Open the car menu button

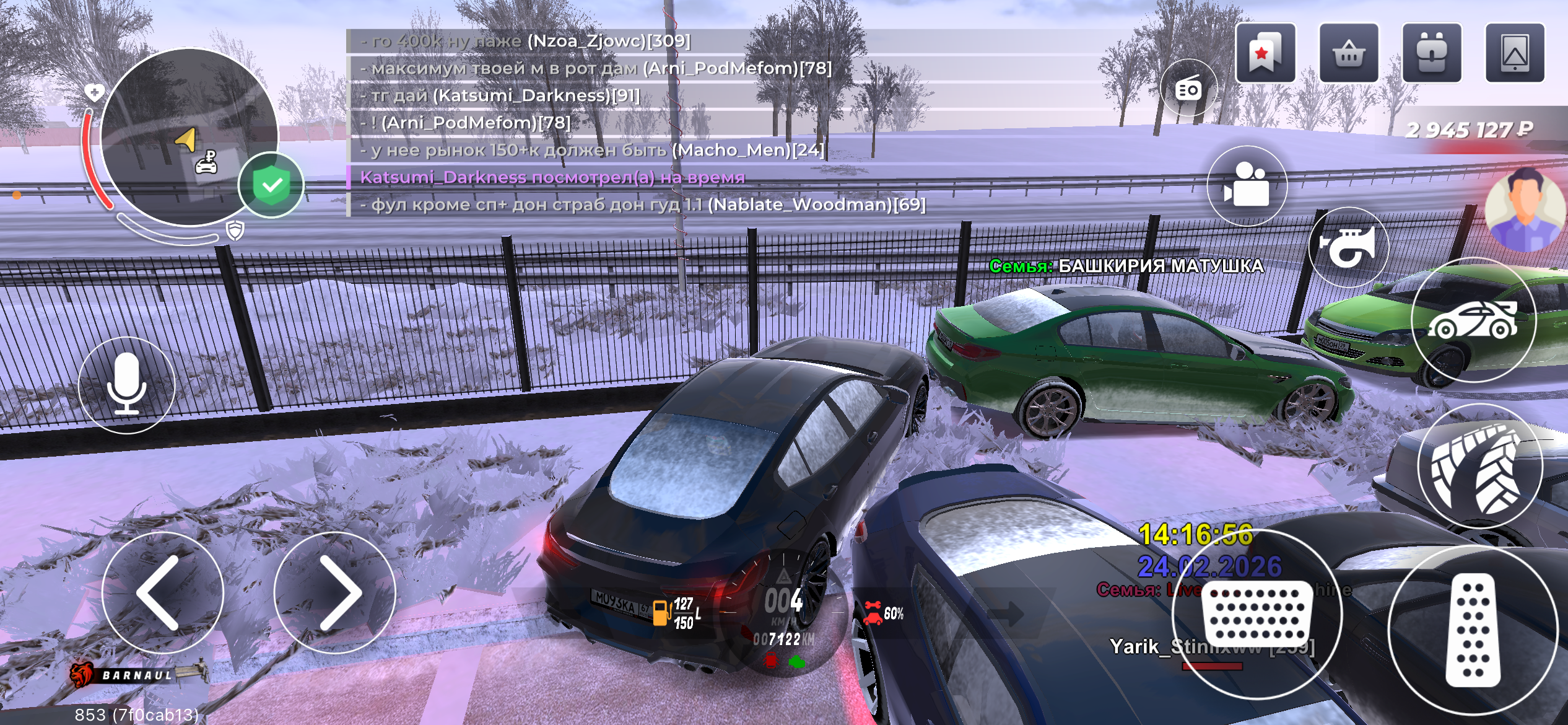[1473, 320]
